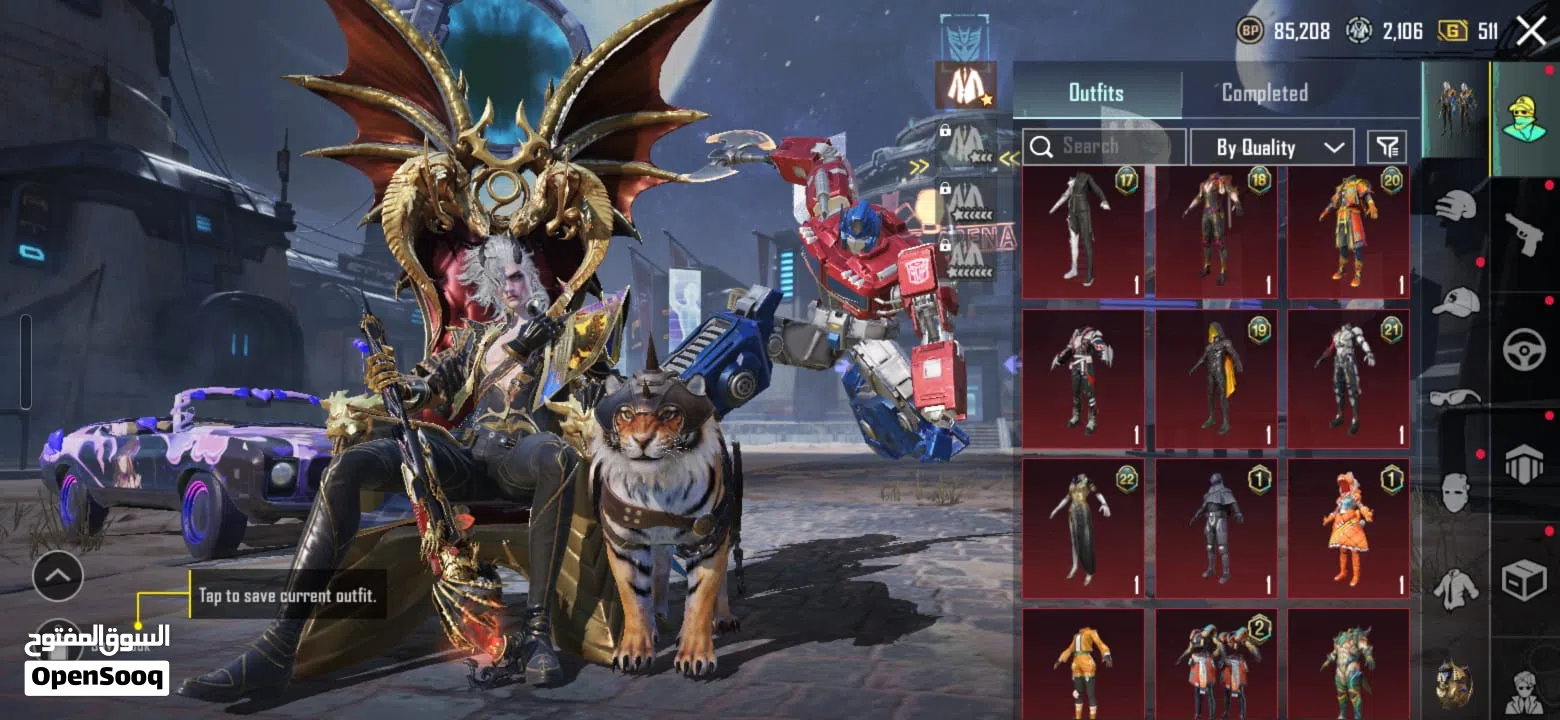Open the filter options funnel icon
This screenshot has width=1560, height=720.
point(1387,147)
